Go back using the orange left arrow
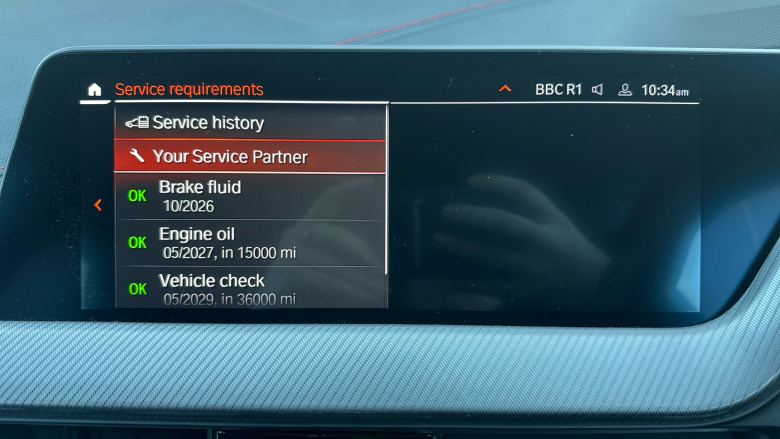The height and width of the screenshot is (439, 780). coord(98,205)
